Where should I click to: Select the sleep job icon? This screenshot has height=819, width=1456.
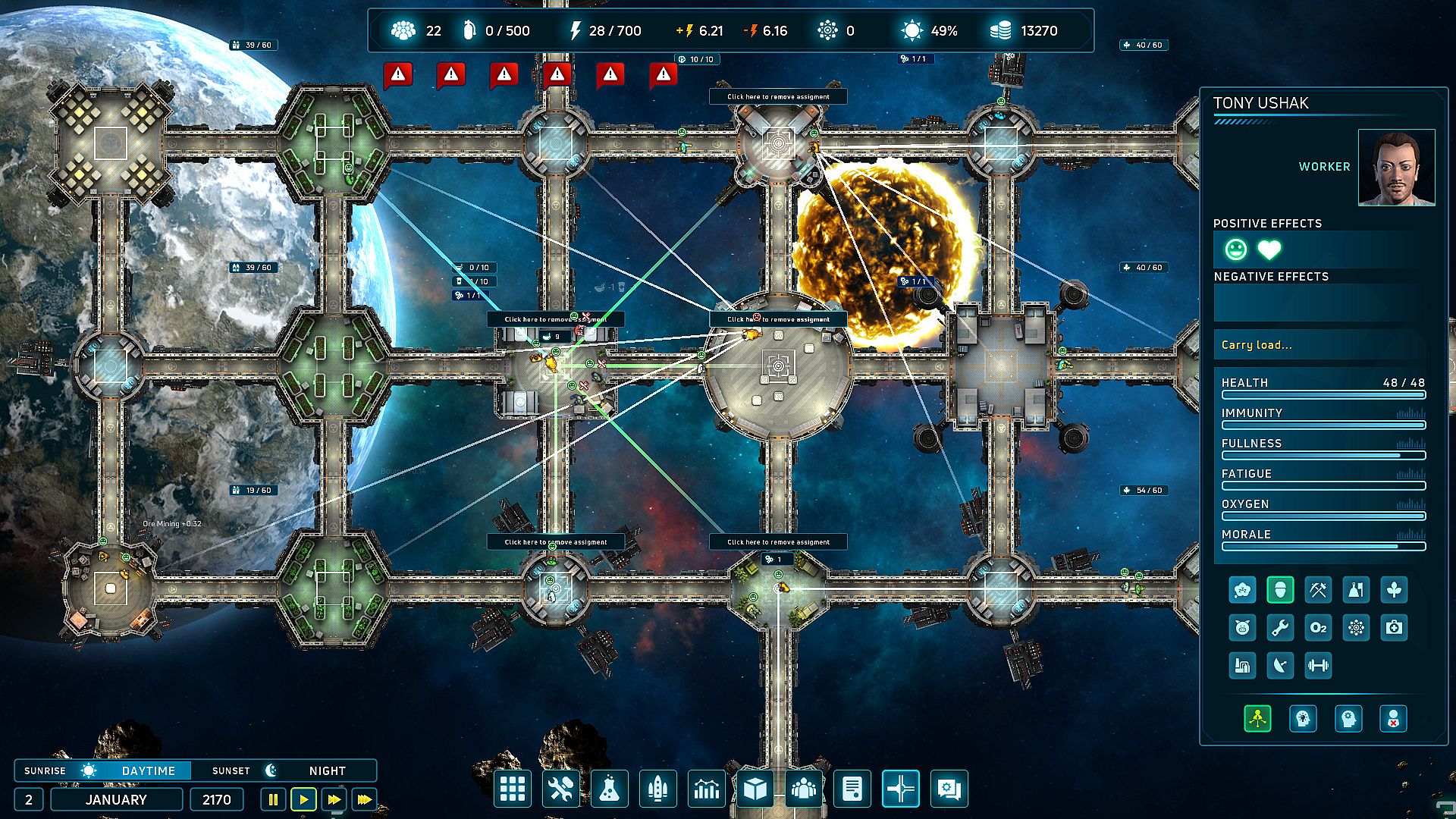click(x=1242, y=590)
